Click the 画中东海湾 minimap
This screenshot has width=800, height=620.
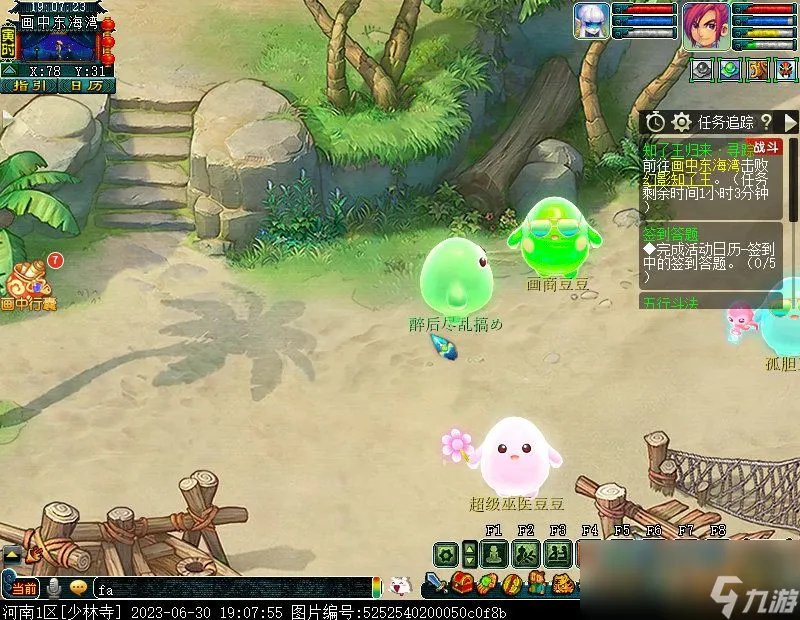click(58, 45)
